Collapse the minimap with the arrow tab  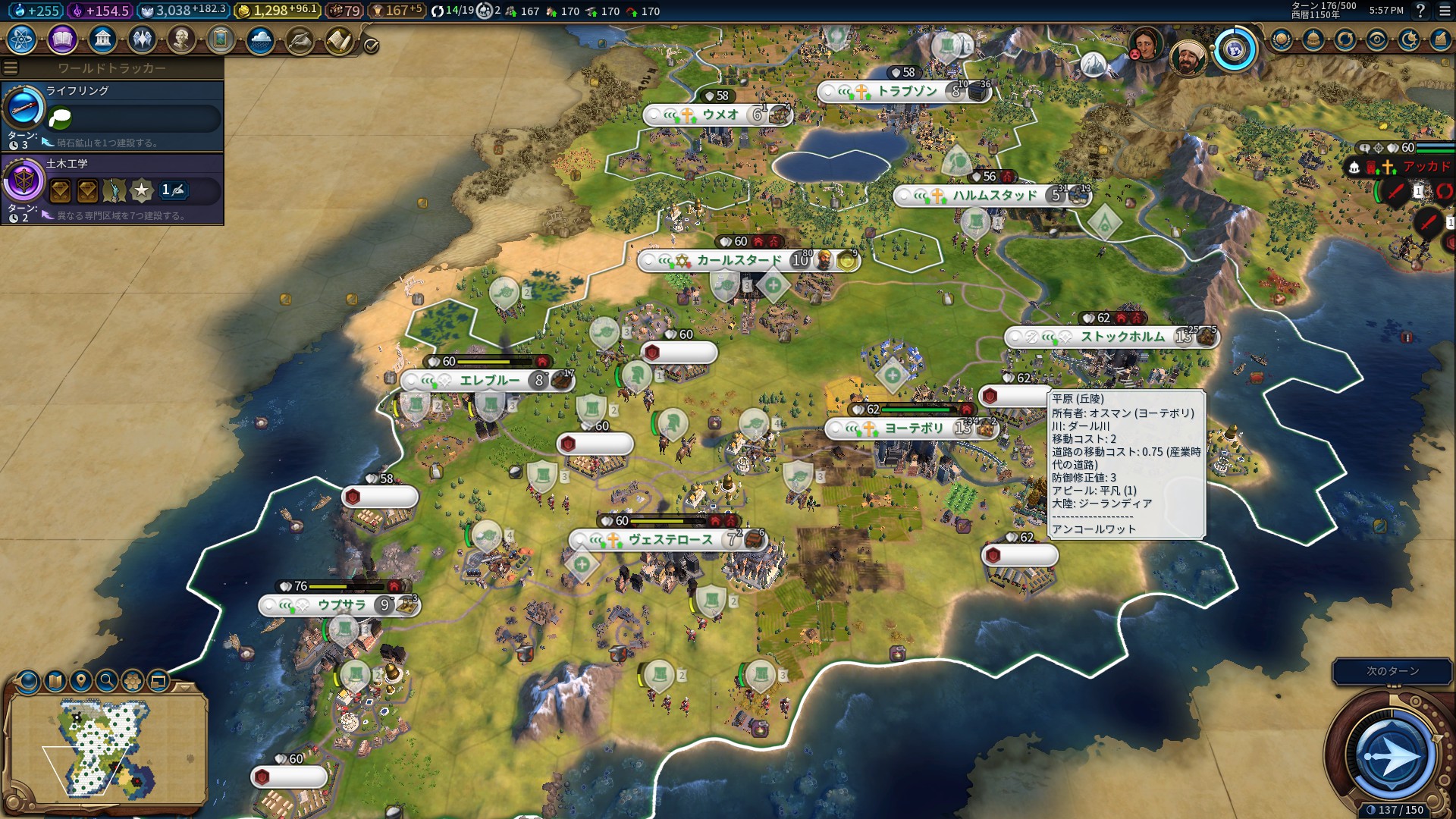[x=184, y=686]
